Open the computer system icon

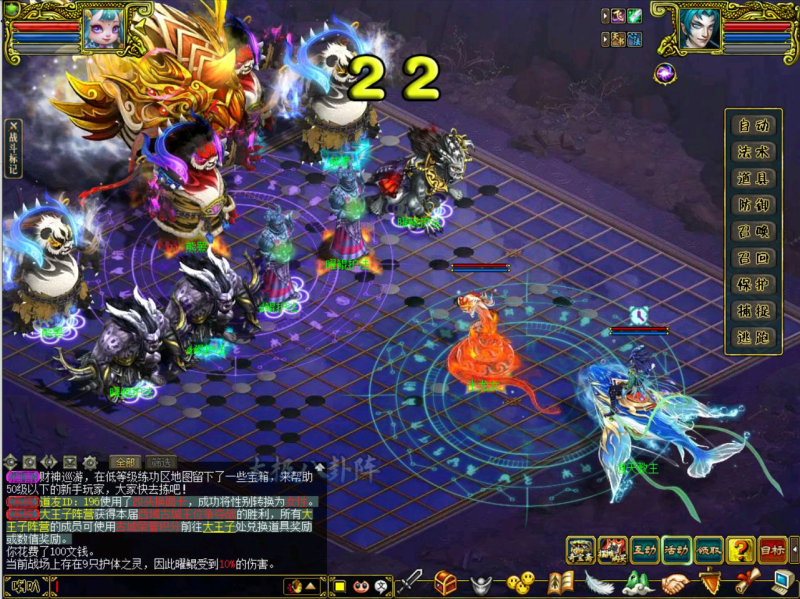pyautogui.click(x=777, y=582)
